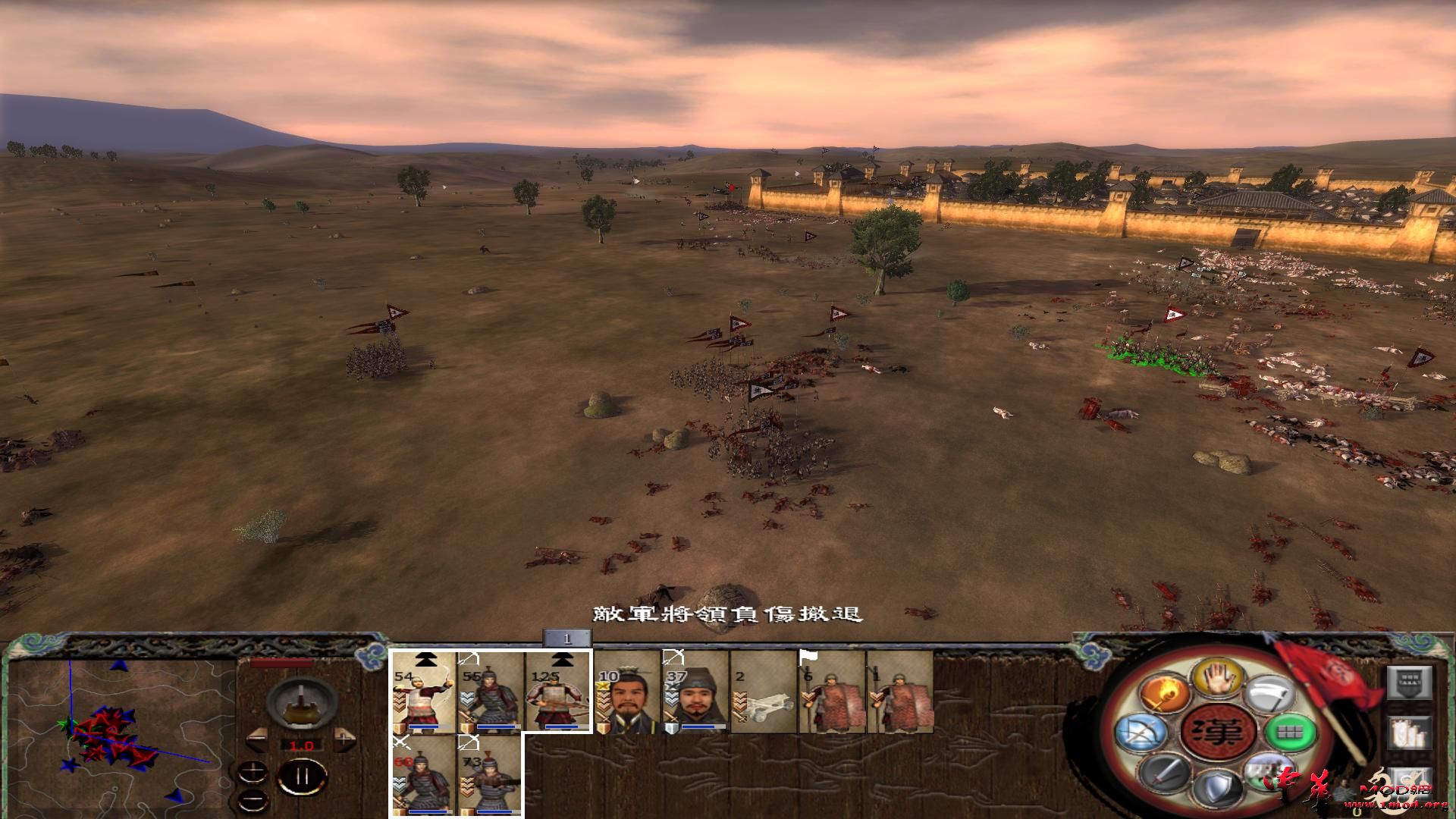Viewport: 1456px width, 819px height.
Task: Select the halt hand icon on the radial menu
Action: coord(1219,679)
